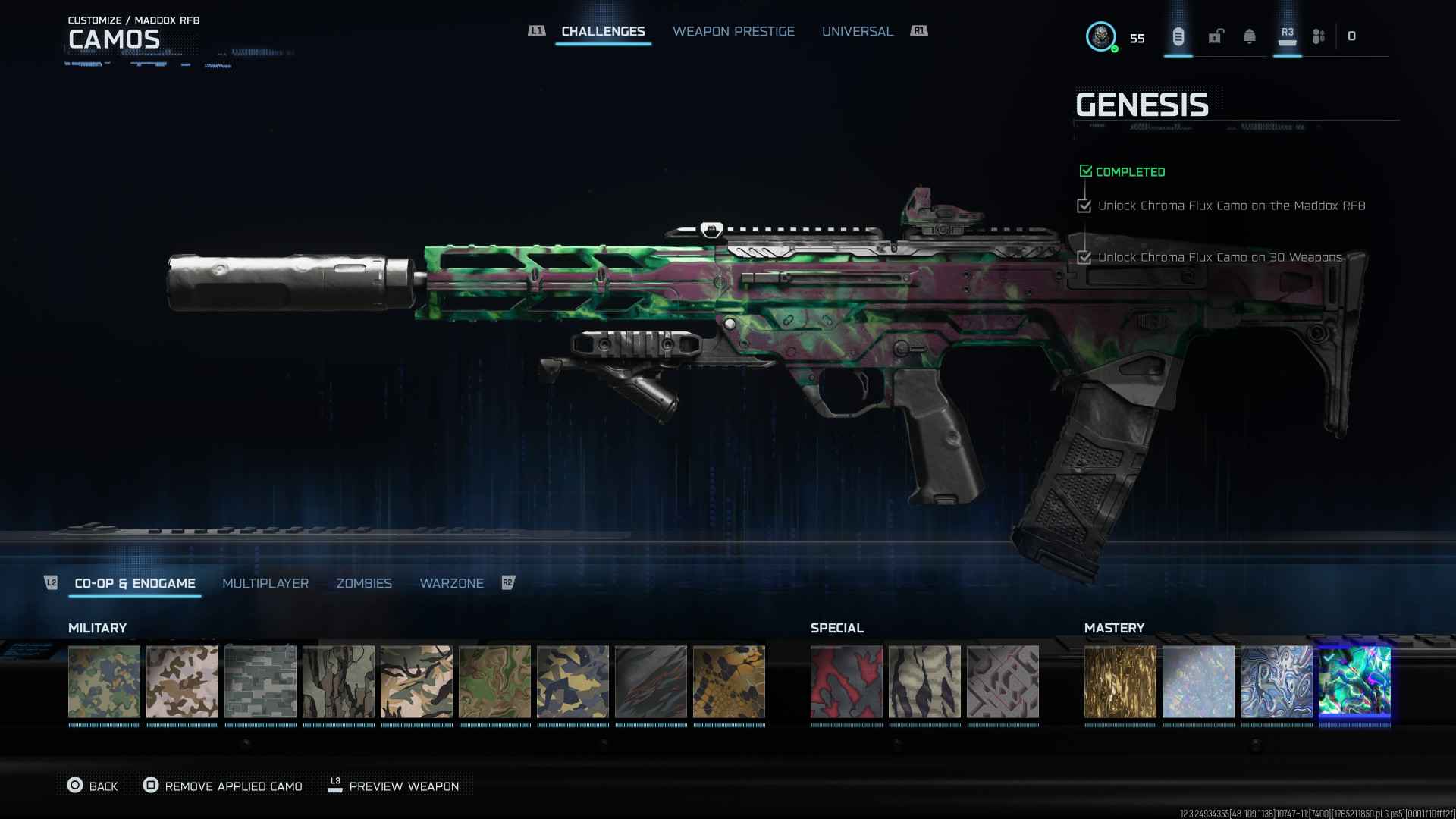The width and height of the screenshot is (1456, 819).
Task: Choose the highlighted Genesis camo swatch
Action: [1354, 681]
